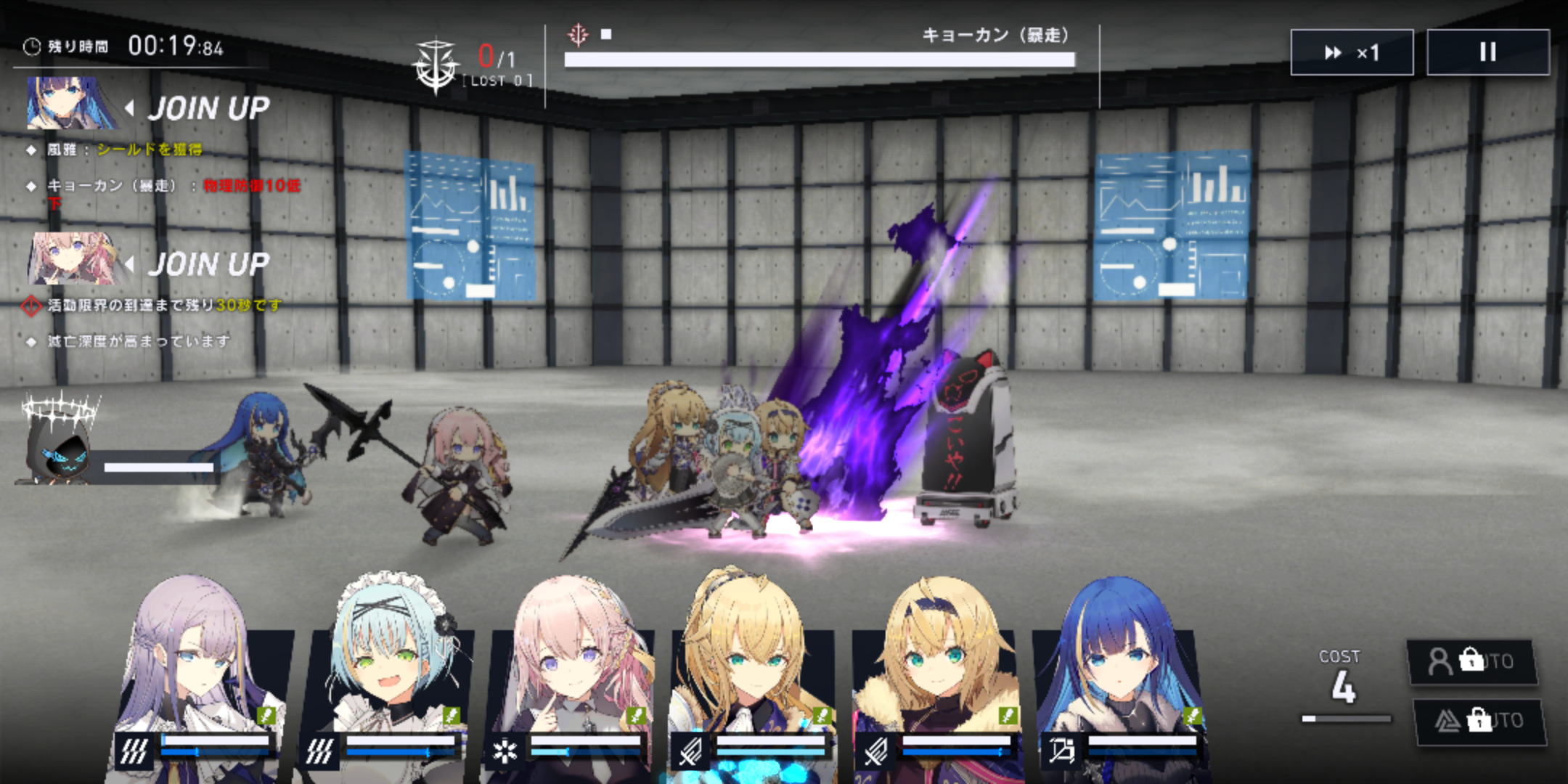
Task: Pause the battle
Action: pos(1487,52)
